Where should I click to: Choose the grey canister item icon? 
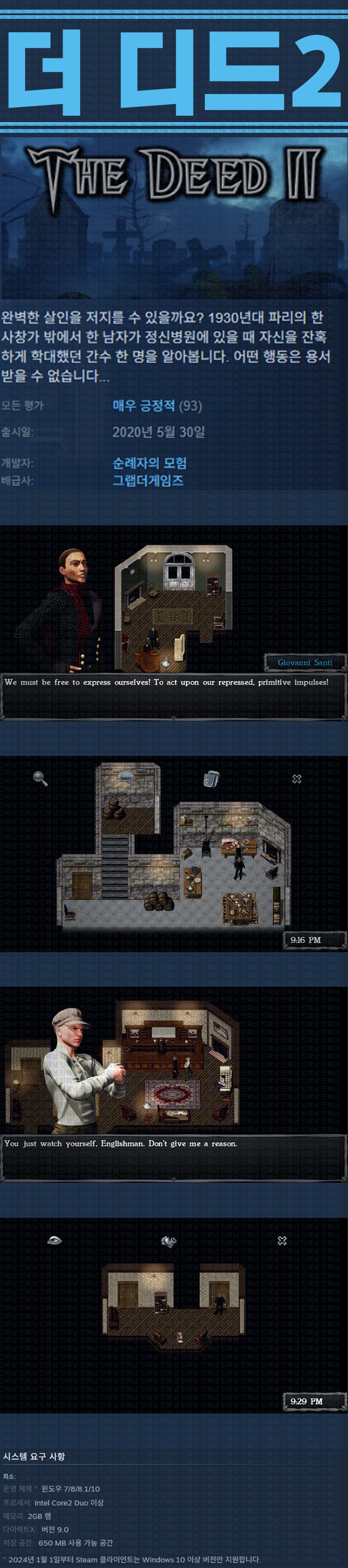(x=210, y=778)
